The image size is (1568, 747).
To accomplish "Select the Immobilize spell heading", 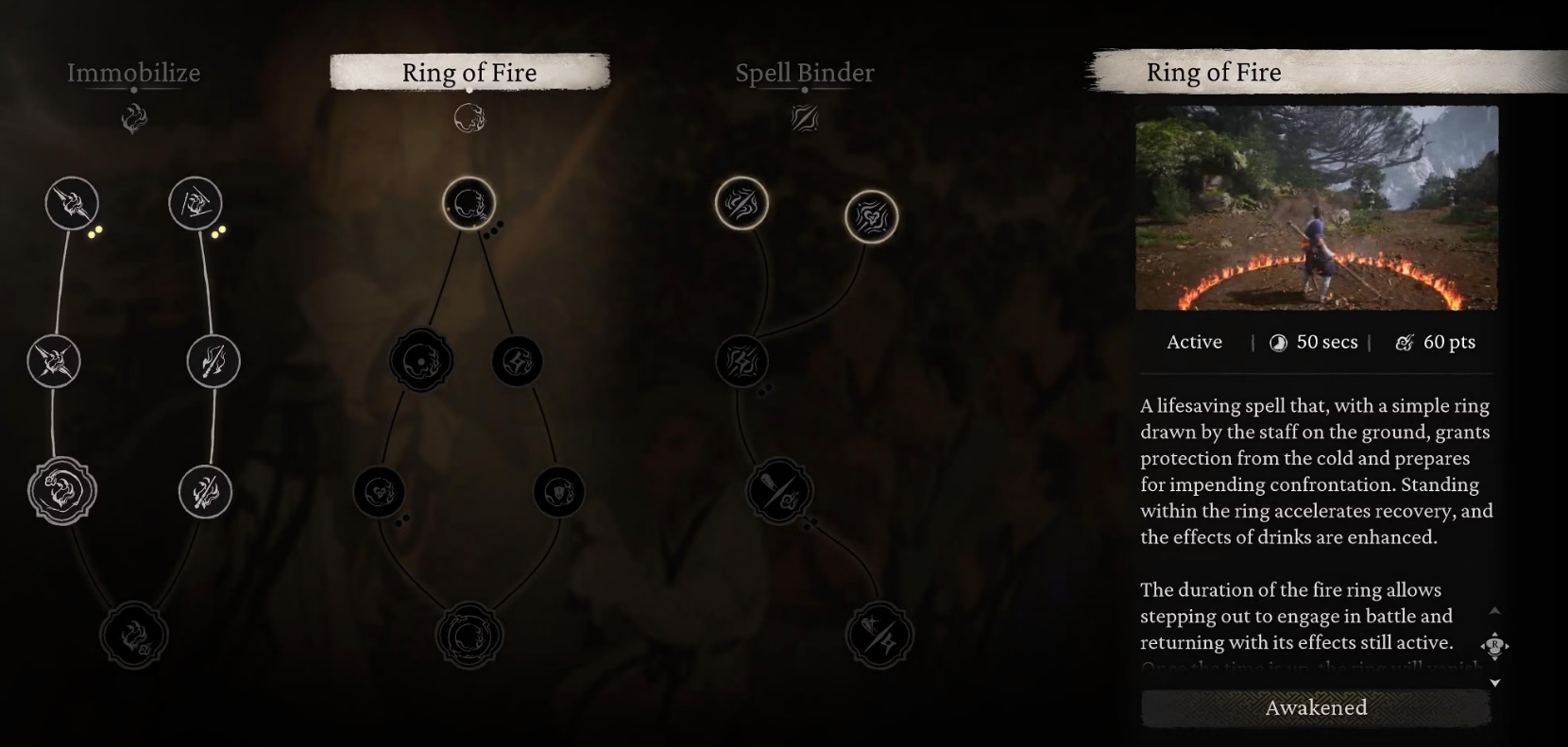I will (x=133, y=73).
